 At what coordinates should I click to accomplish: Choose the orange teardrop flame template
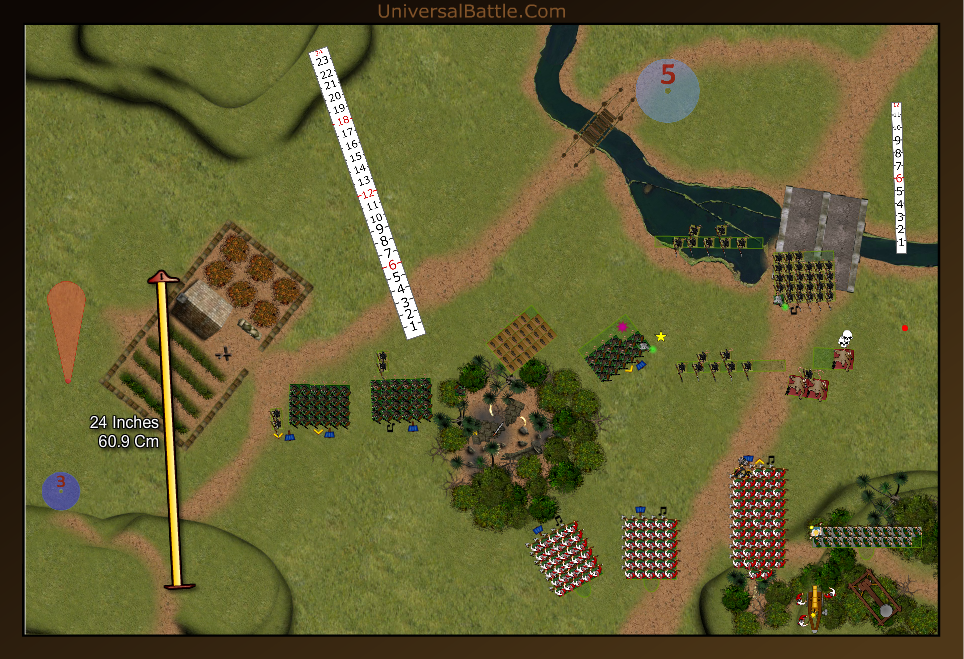(x=66, y=325)
